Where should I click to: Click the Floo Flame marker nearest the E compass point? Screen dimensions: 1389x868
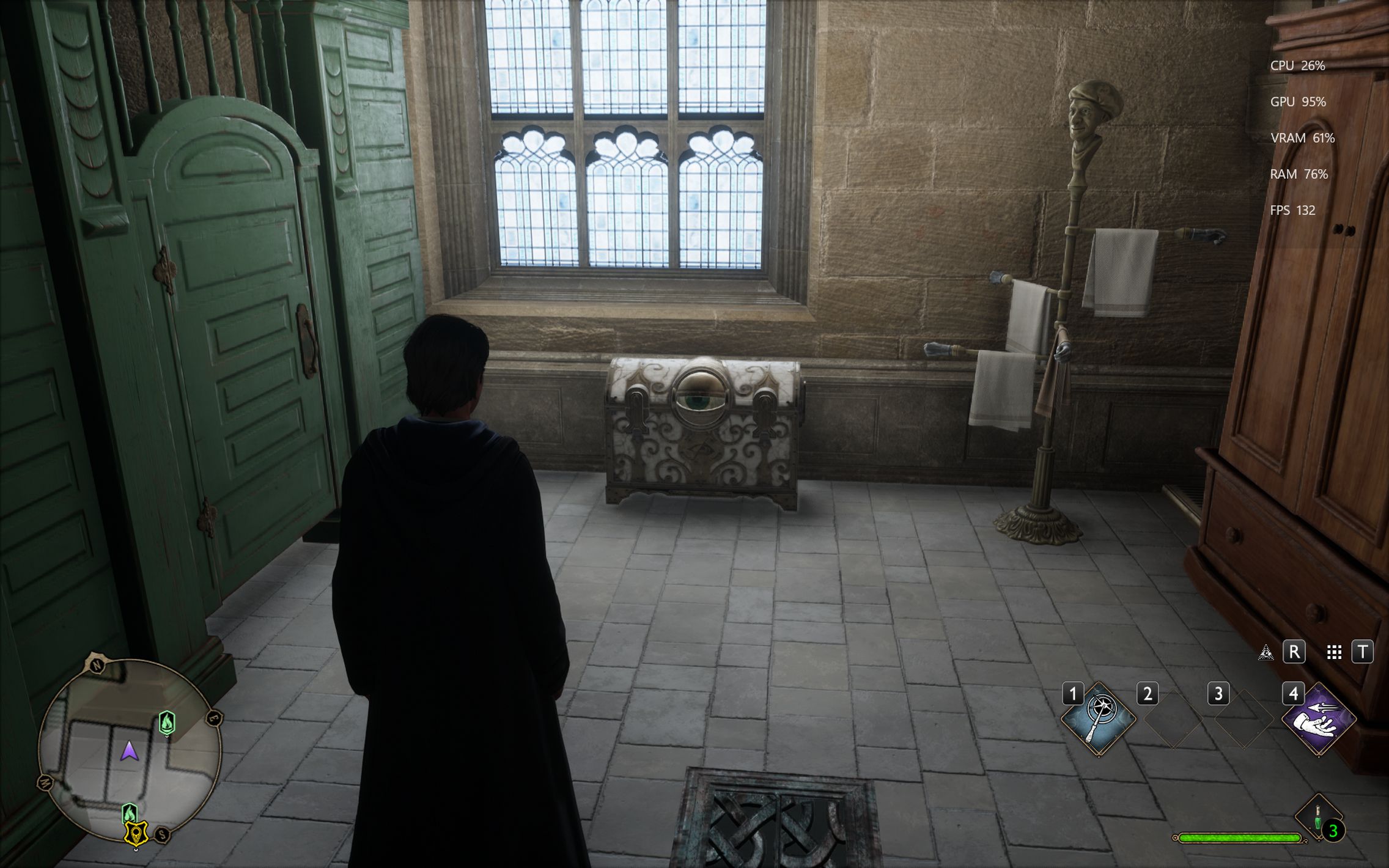[168, 723]
